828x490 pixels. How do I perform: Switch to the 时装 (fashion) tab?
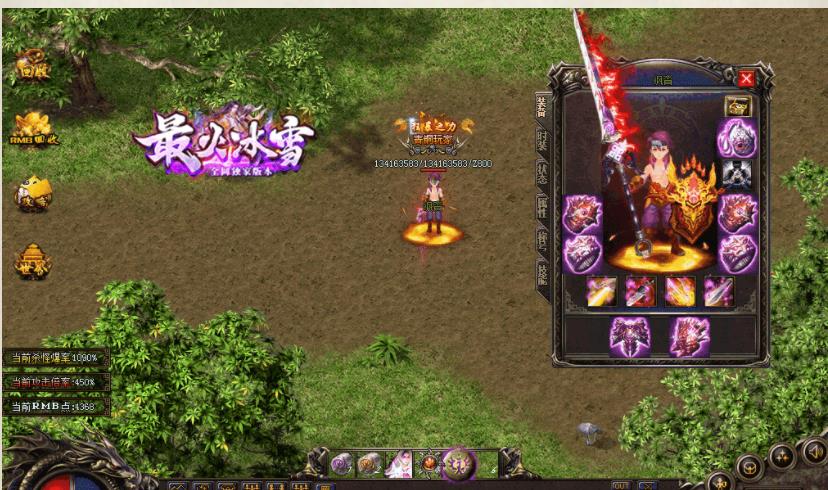click(x=541, y=141)
